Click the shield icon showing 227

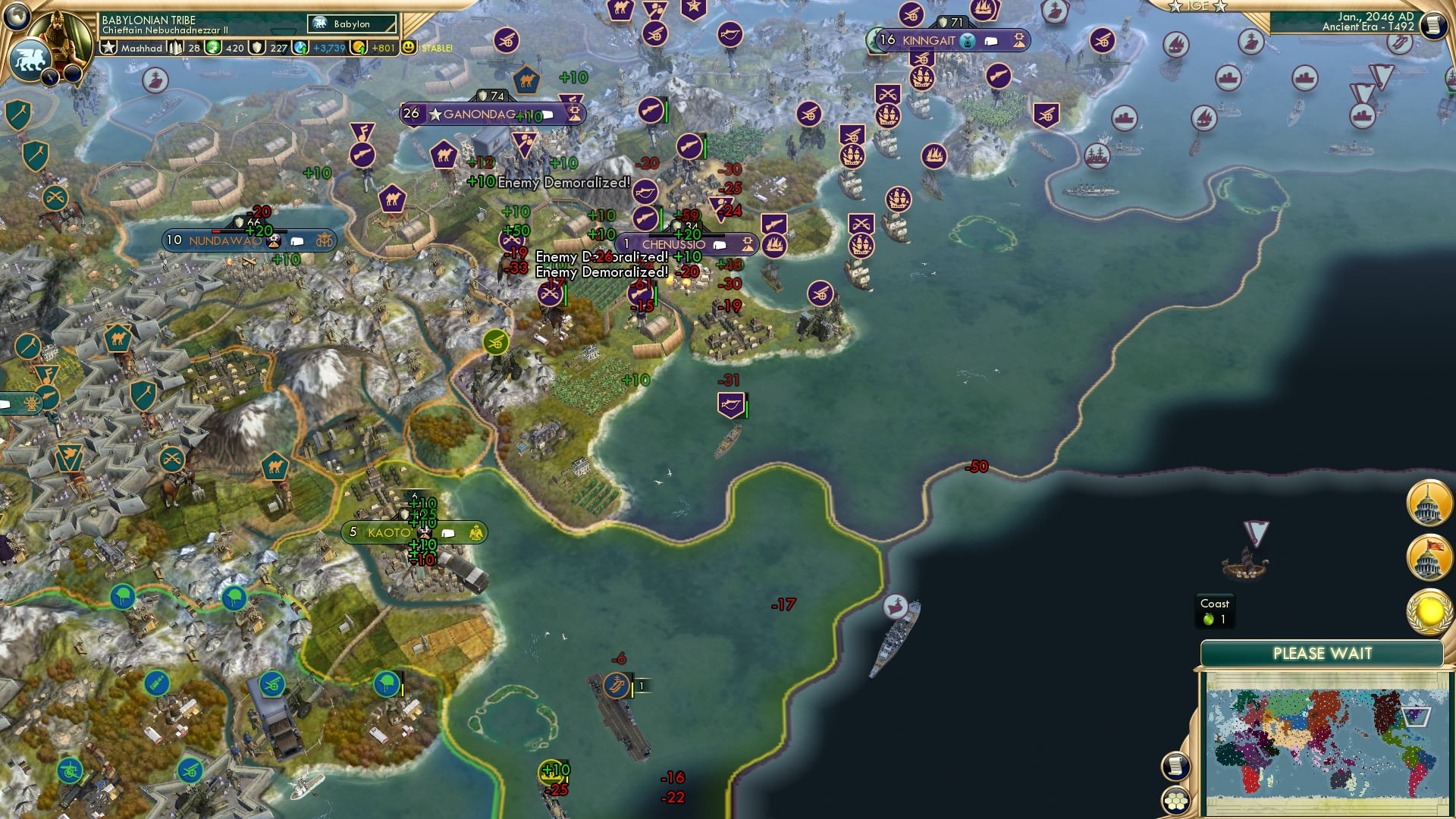coord(258,47)
